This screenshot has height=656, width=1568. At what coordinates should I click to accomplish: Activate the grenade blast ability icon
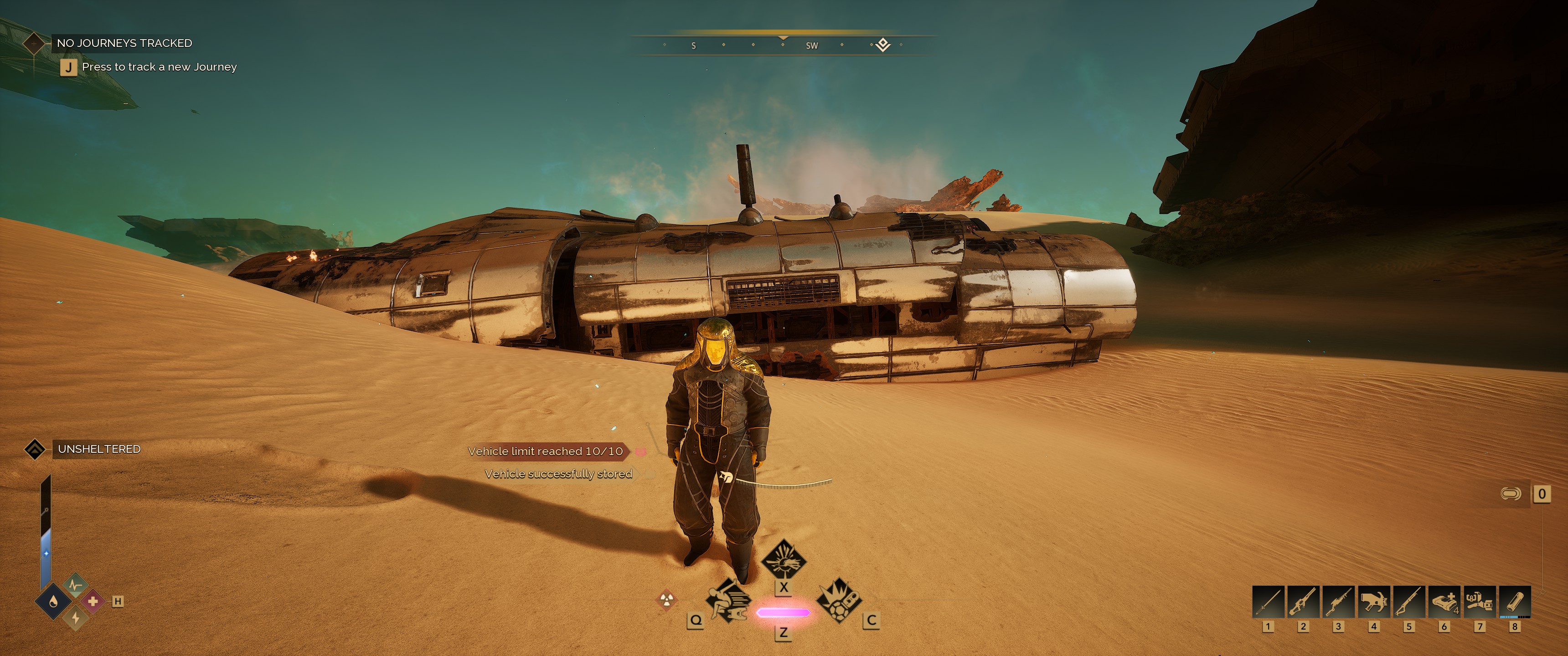pos(838,600)
